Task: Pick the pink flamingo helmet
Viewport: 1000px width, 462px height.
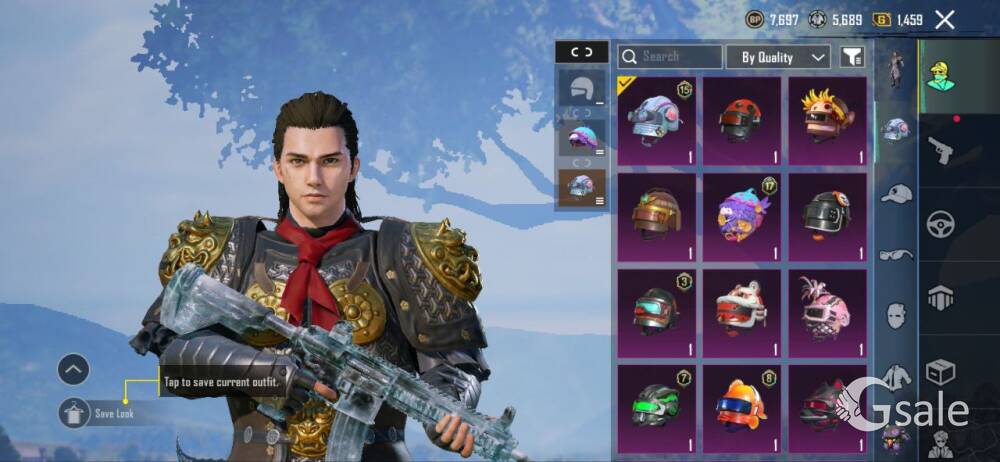Action: [827, 308]
